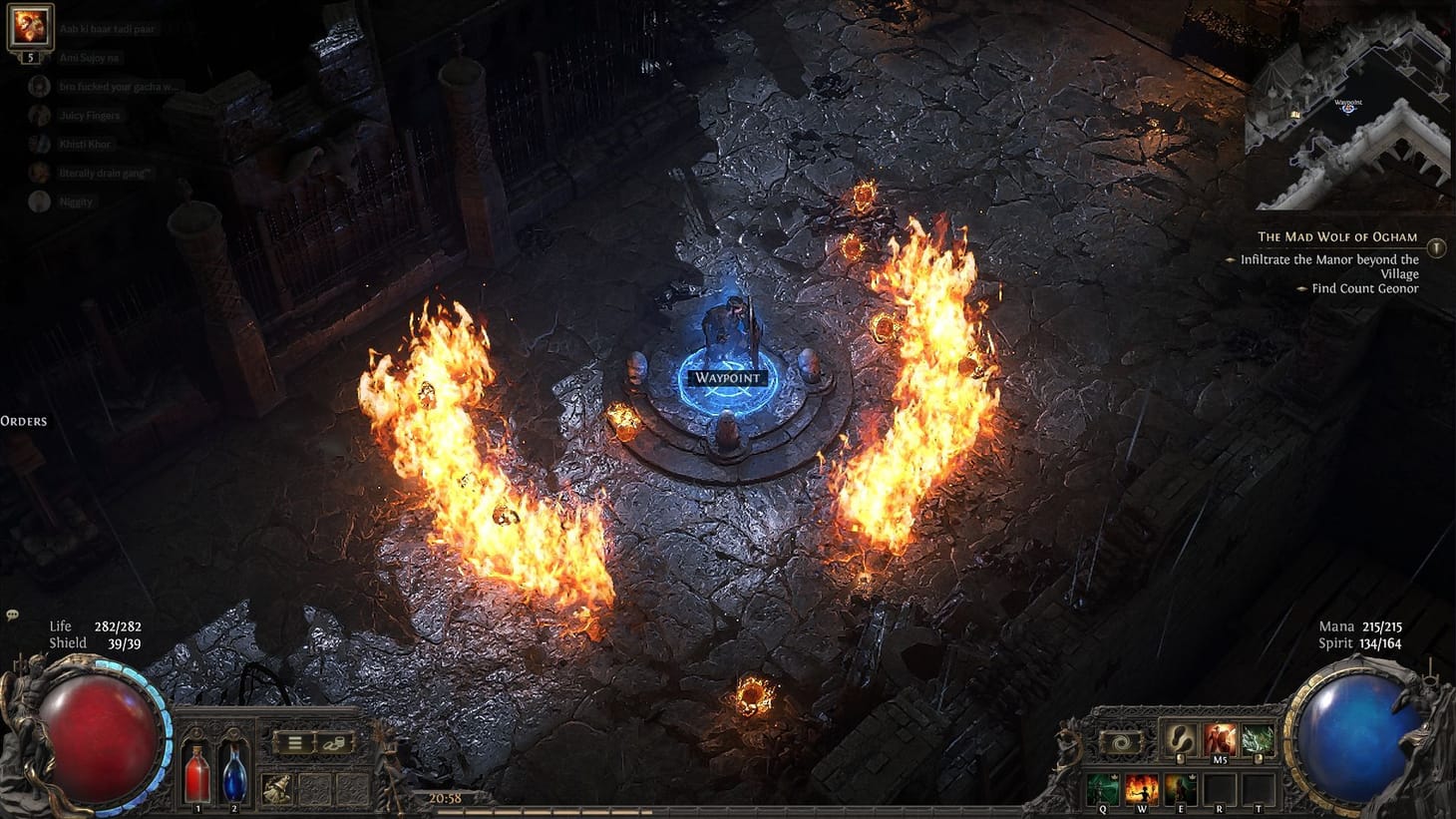Open the Orders panel on the left edge
This screenshot has width=1456, height=819.
[x=24, y=420]
